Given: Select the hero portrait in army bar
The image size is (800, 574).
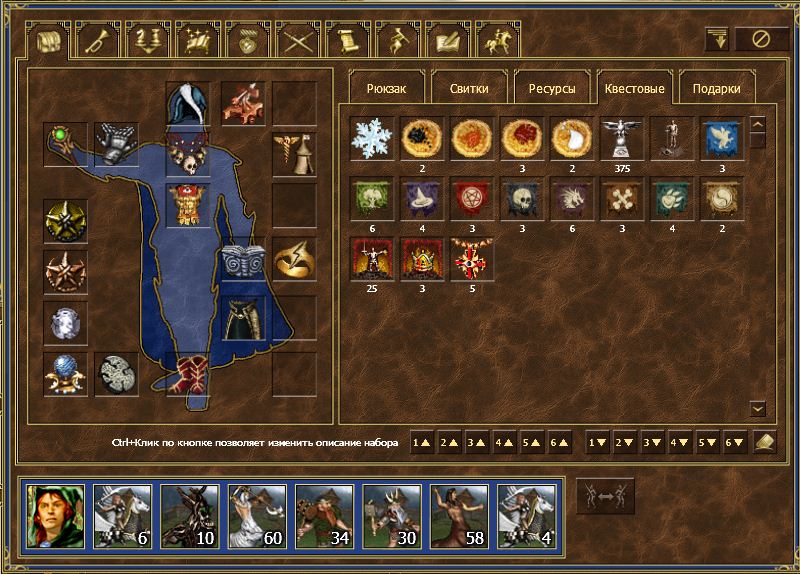Looking at the screenshot, I should [x=55, y=514].
